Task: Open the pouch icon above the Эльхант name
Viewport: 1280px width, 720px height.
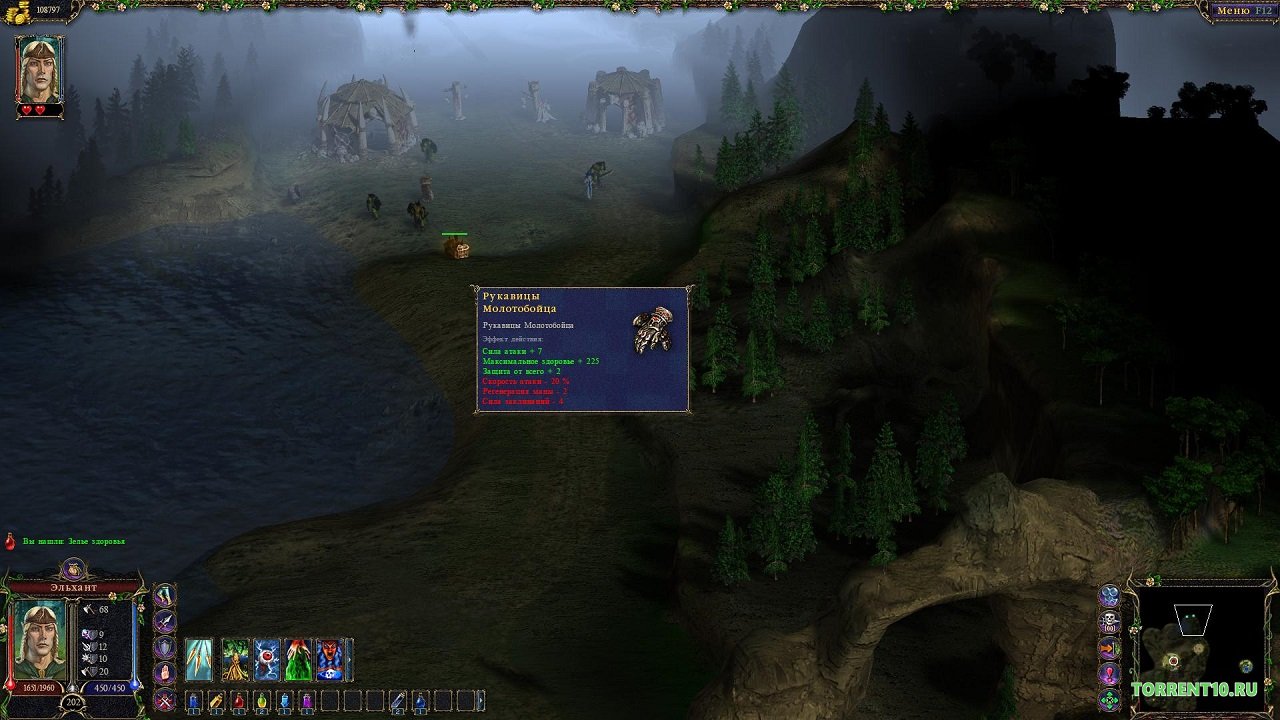Action: (73, 570)
